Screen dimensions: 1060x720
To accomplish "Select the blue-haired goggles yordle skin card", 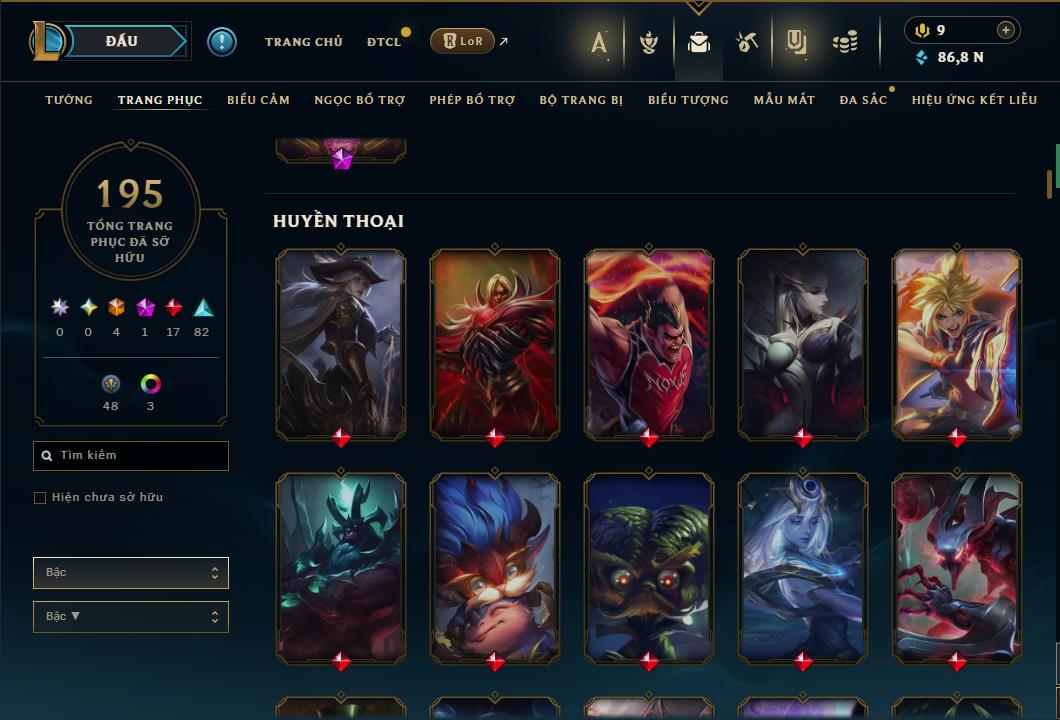I will click(x=495, y=567).
